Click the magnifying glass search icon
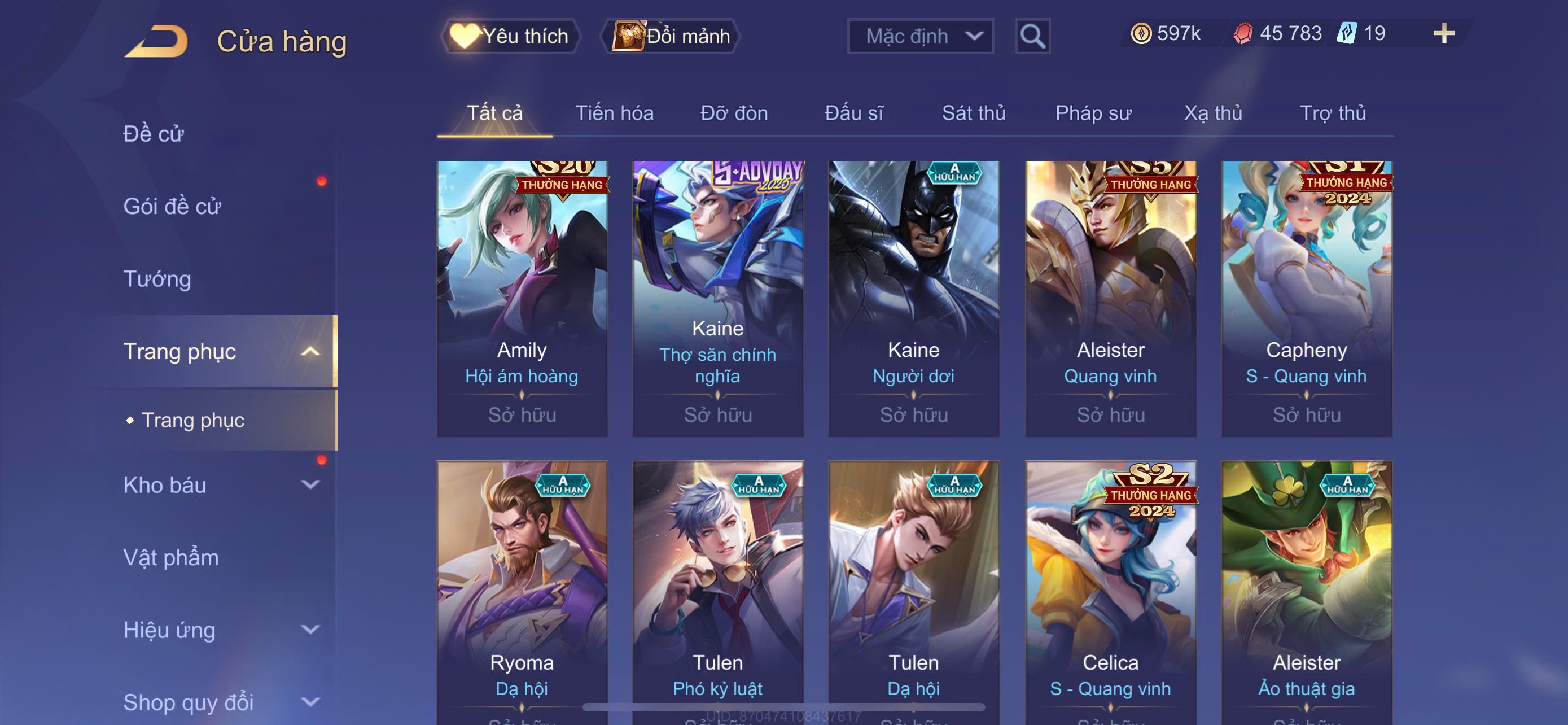This screenshot has height=725, width=1568. (1032, 37)
